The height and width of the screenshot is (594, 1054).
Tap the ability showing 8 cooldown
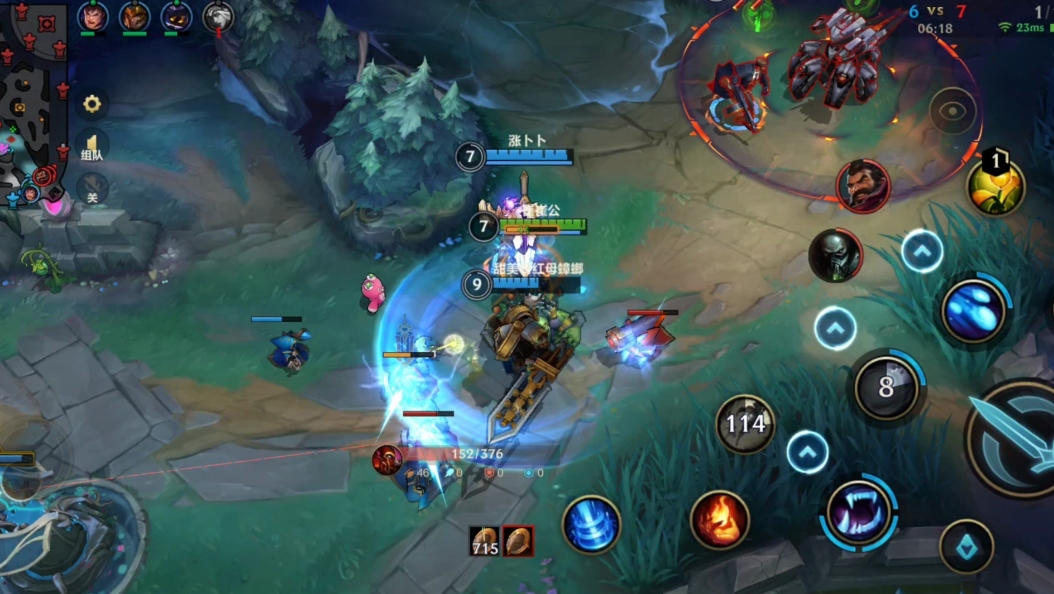(x=885, y=387)
